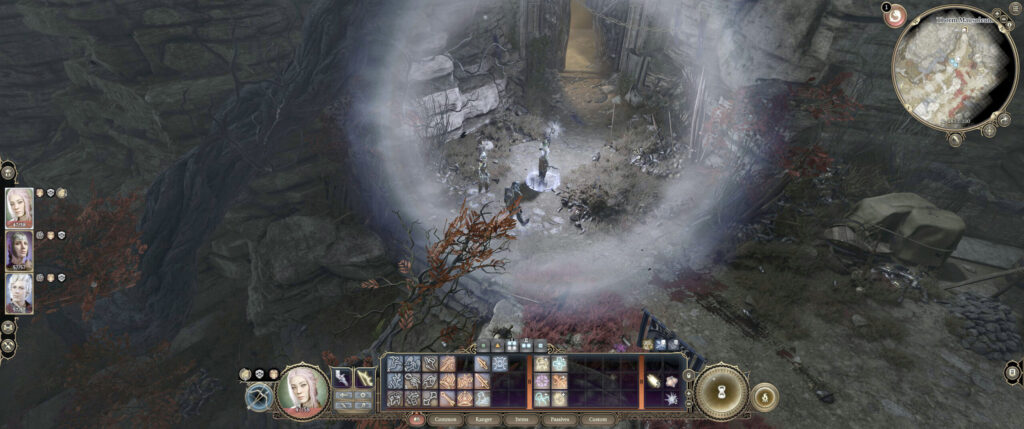Click the small round button right of hourglass

(x=764, y=396)
